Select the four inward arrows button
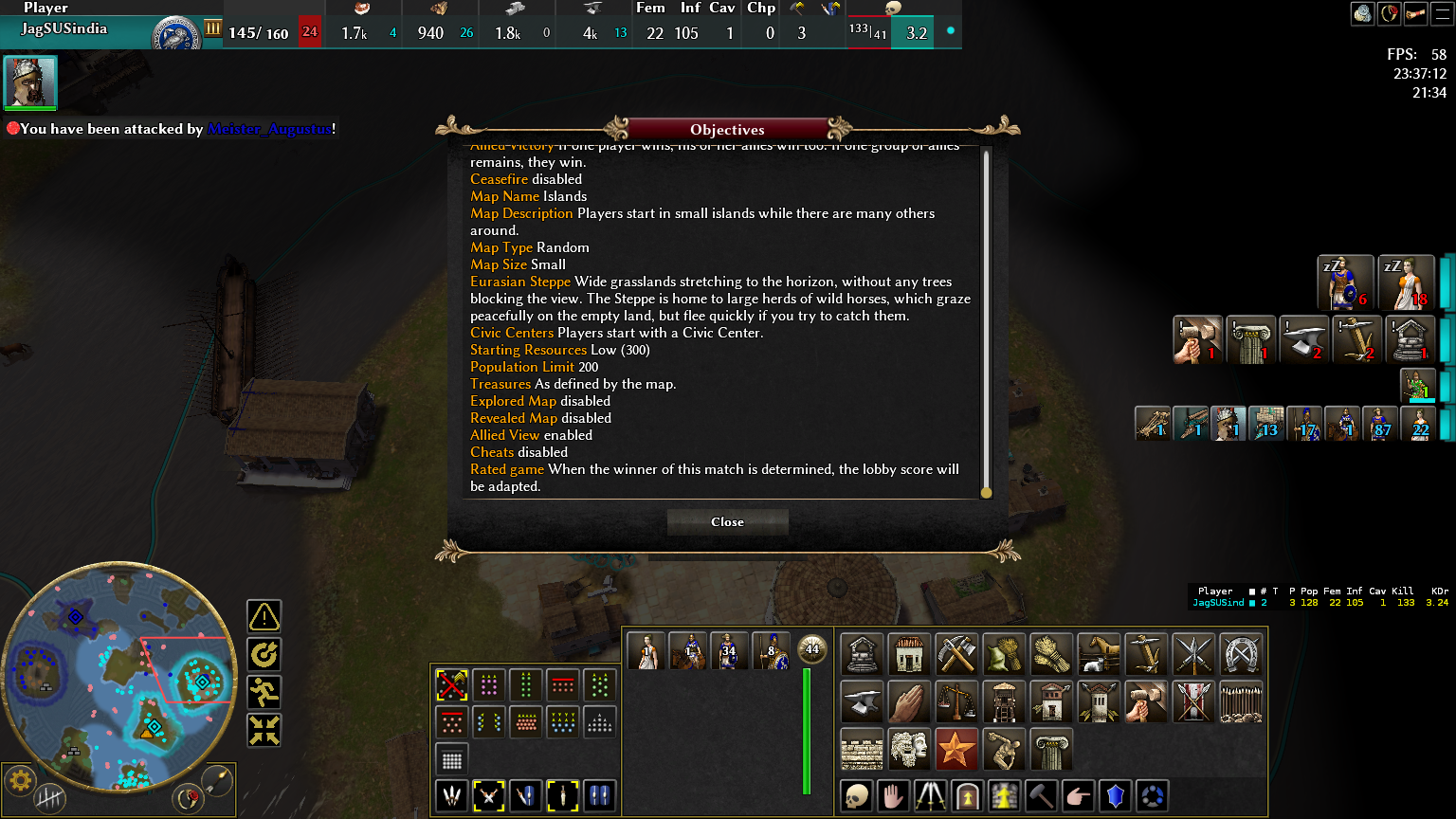Viewport: 1456px width, 819px height. (x=264, y=730)
